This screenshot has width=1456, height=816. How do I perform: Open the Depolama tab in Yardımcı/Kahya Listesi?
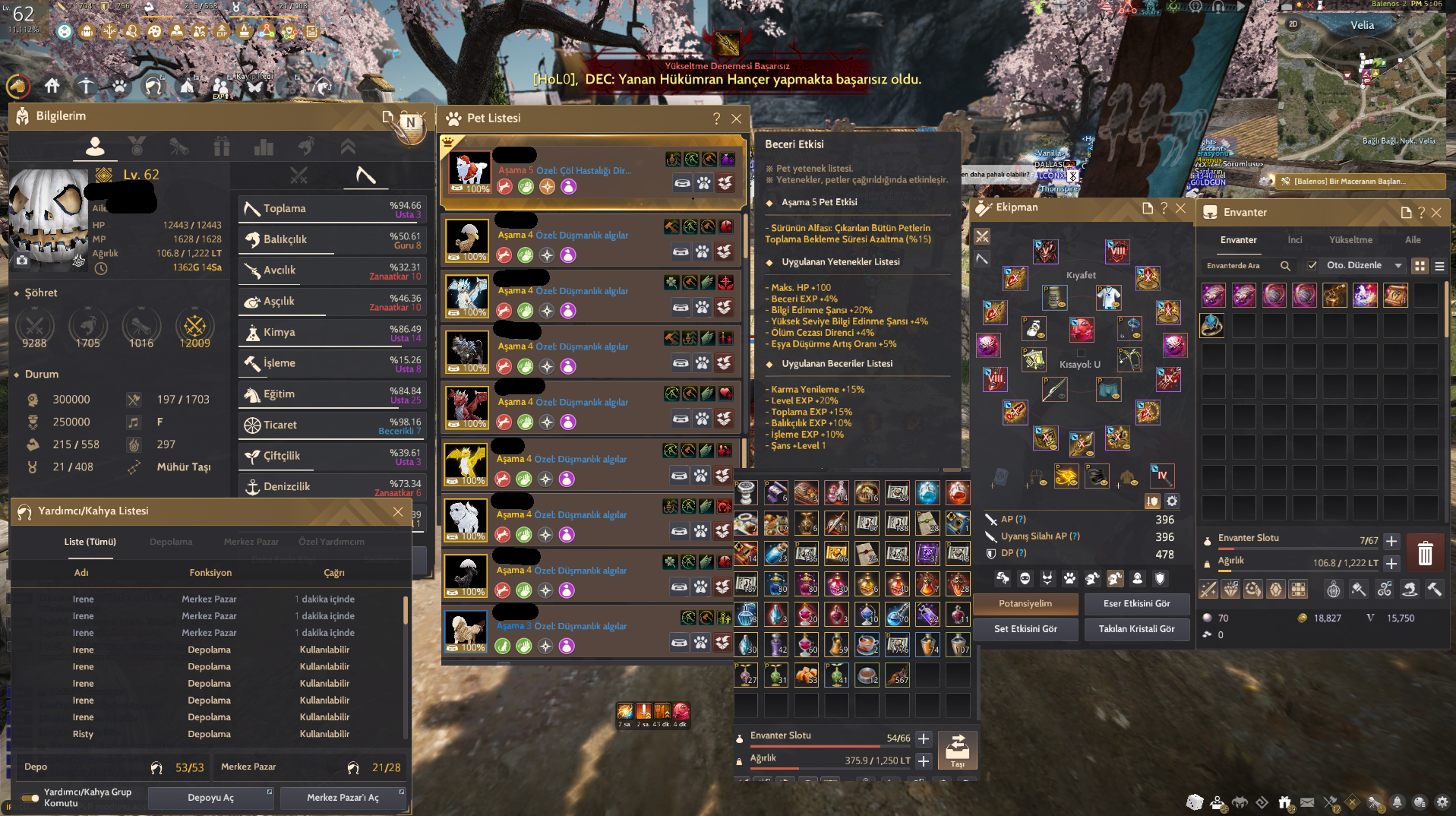tap(171, 542)
